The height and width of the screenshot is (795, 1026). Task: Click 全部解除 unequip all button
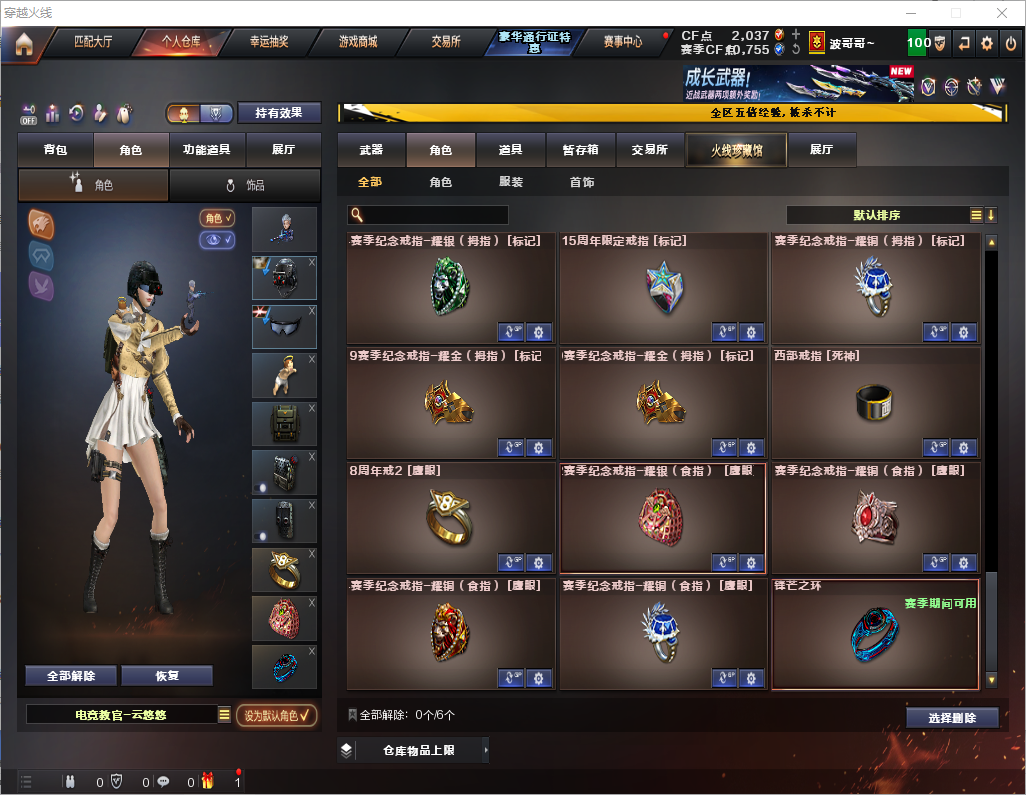tap(71, 676)
